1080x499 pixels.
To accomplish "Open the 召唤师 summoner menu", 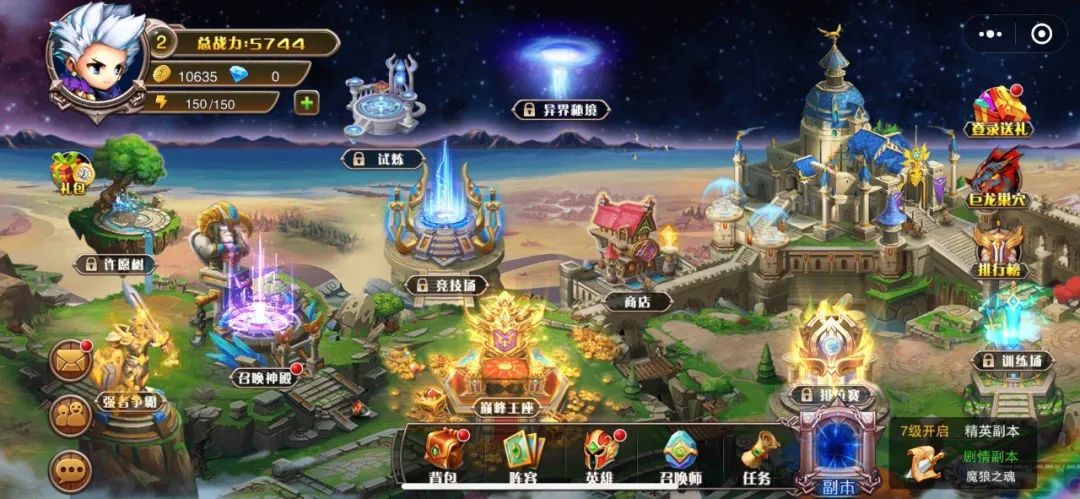I will coord(681,455).
